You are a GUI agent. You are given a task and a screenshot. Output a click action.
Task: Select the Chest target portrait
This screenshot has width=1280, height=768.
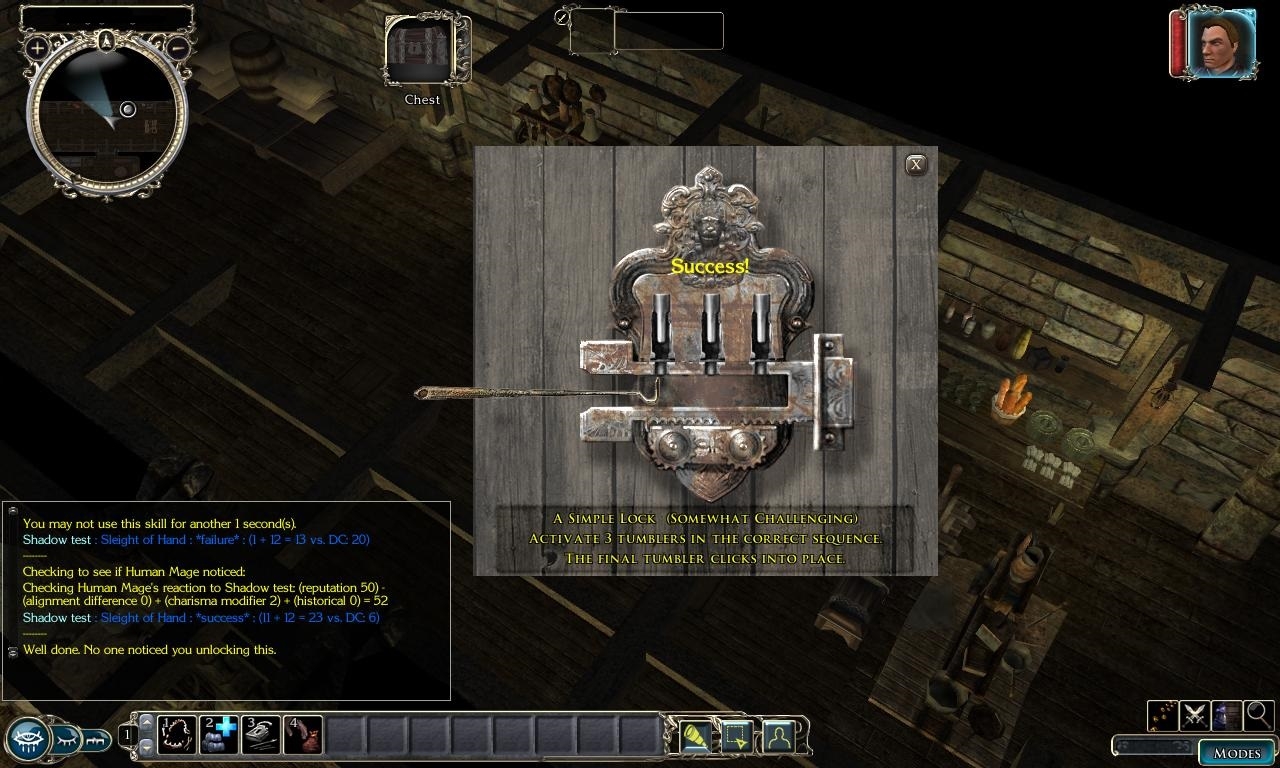[421, 51]
